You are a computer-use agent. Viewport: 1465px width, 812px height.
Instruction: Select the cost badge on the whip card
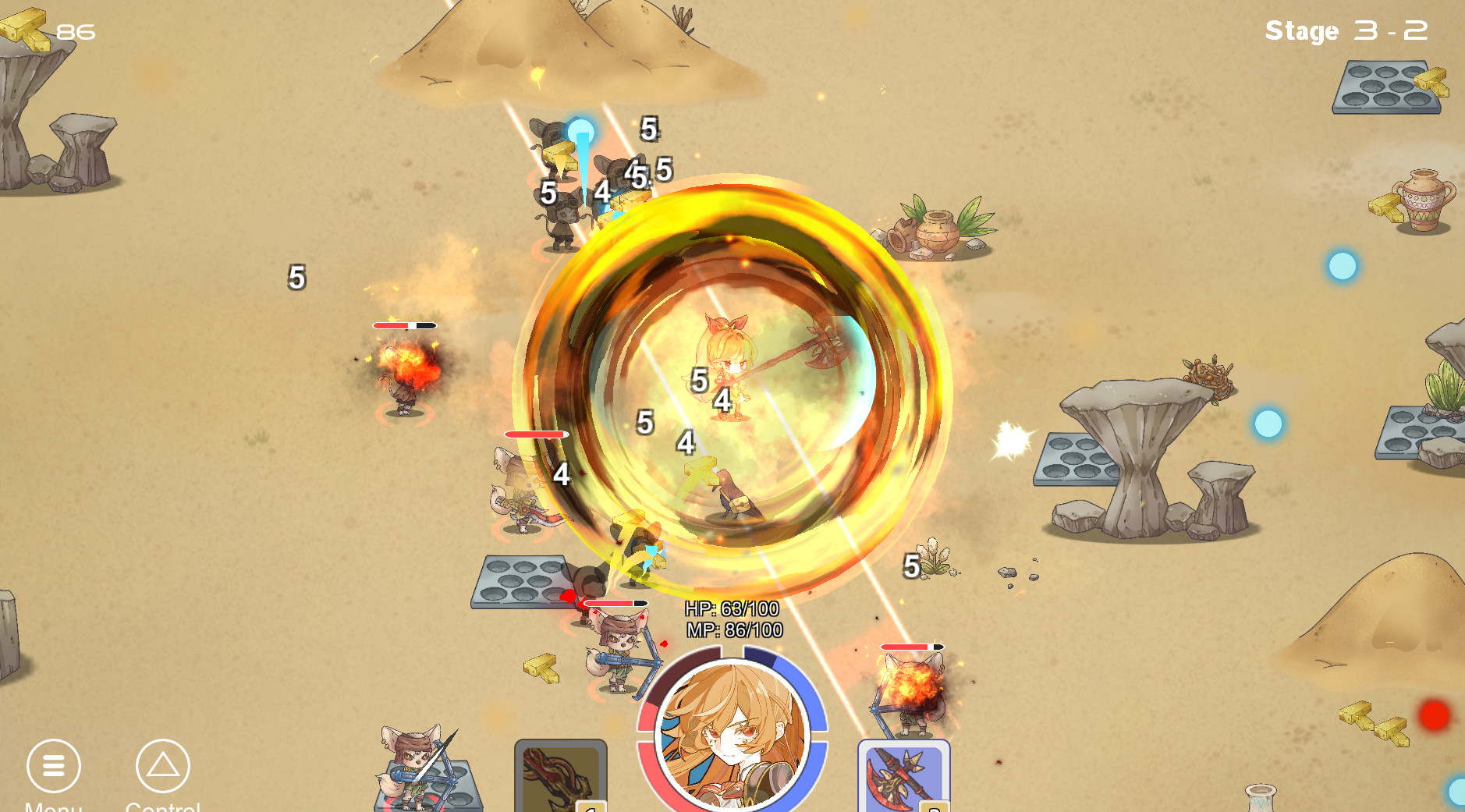(x=591, y=807)
